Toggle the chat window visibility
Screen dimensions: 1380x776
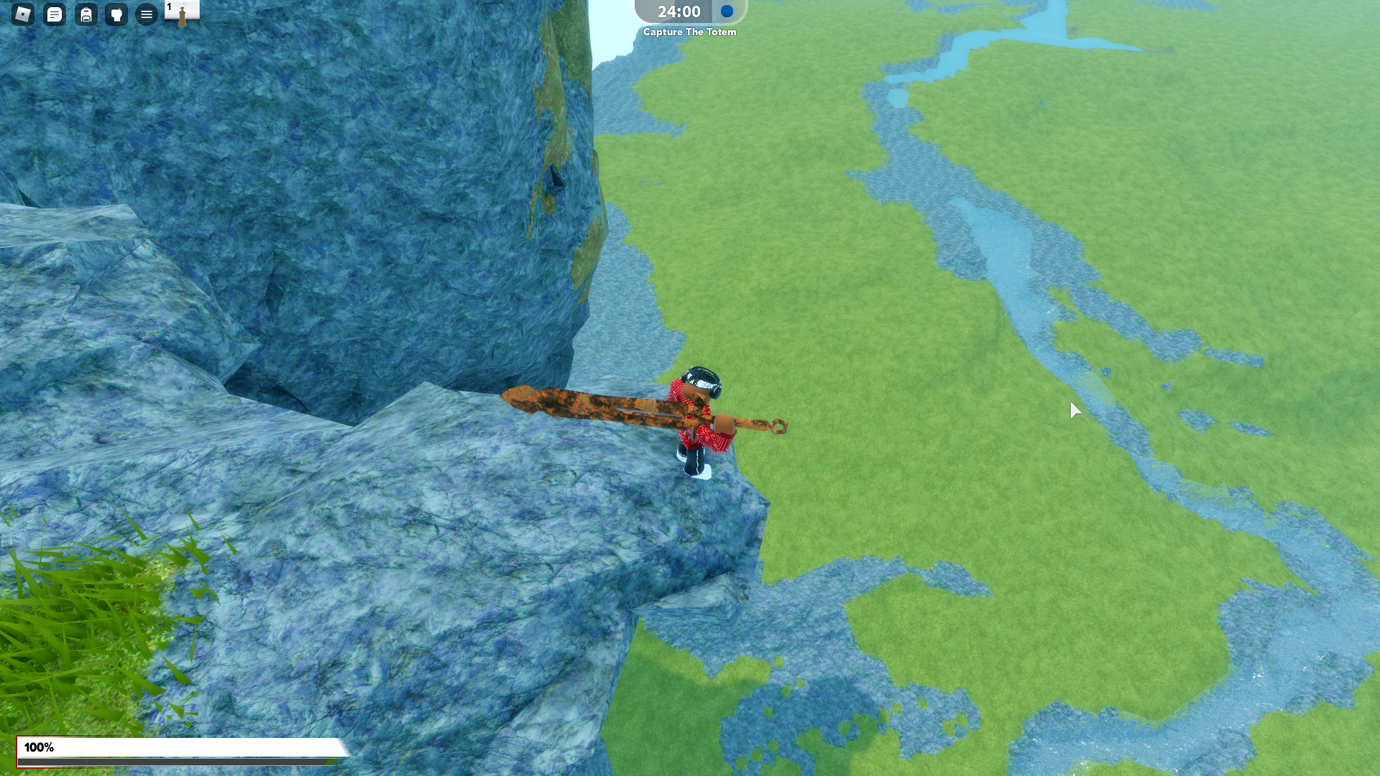(x=54, y=14)
